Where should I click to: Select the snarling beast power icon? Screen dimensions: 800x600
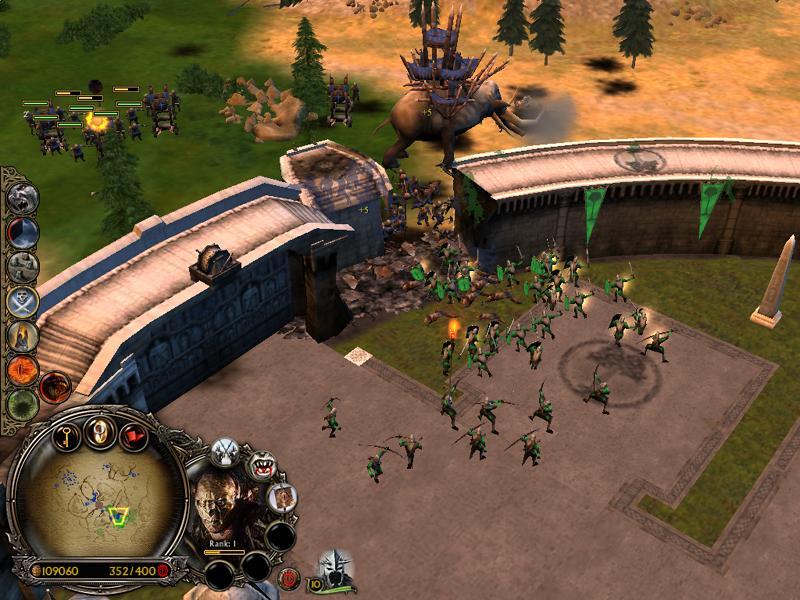22,198
